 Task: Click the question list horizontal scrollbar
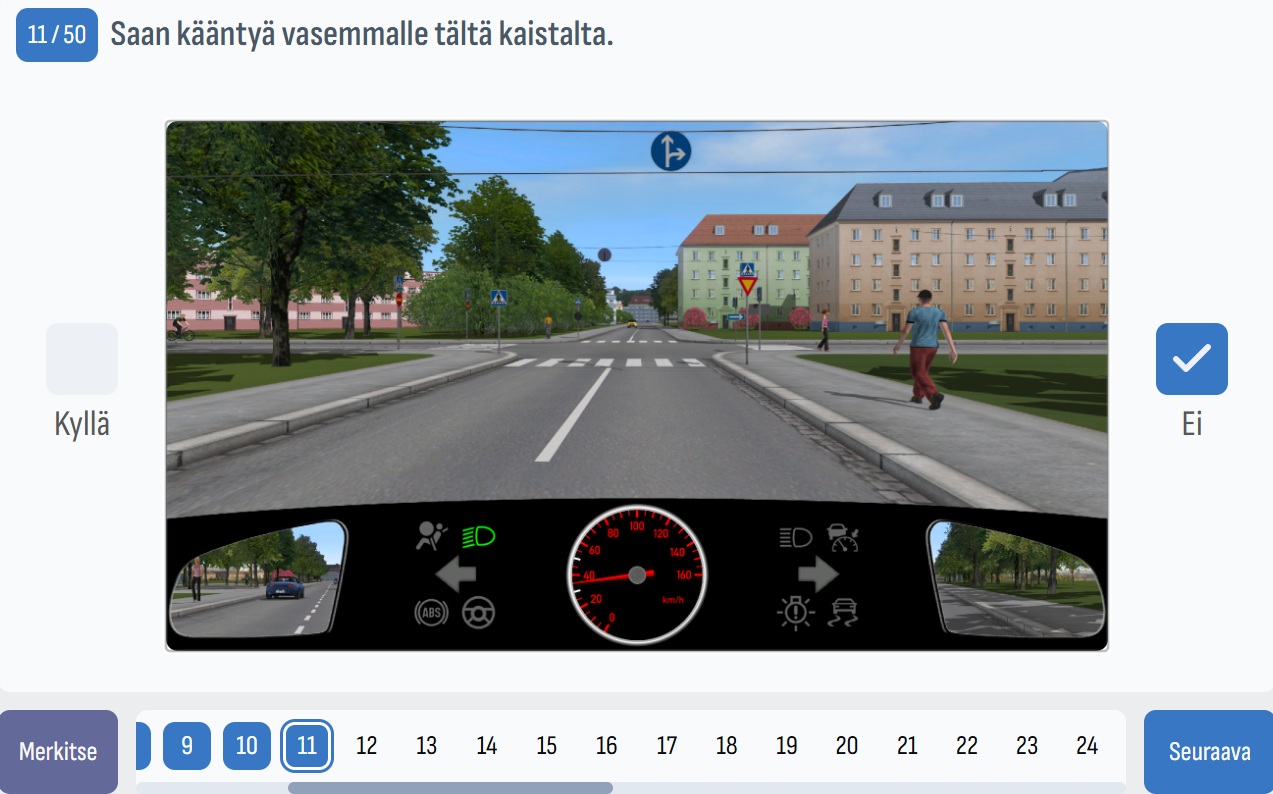click(x=450, y=788)
